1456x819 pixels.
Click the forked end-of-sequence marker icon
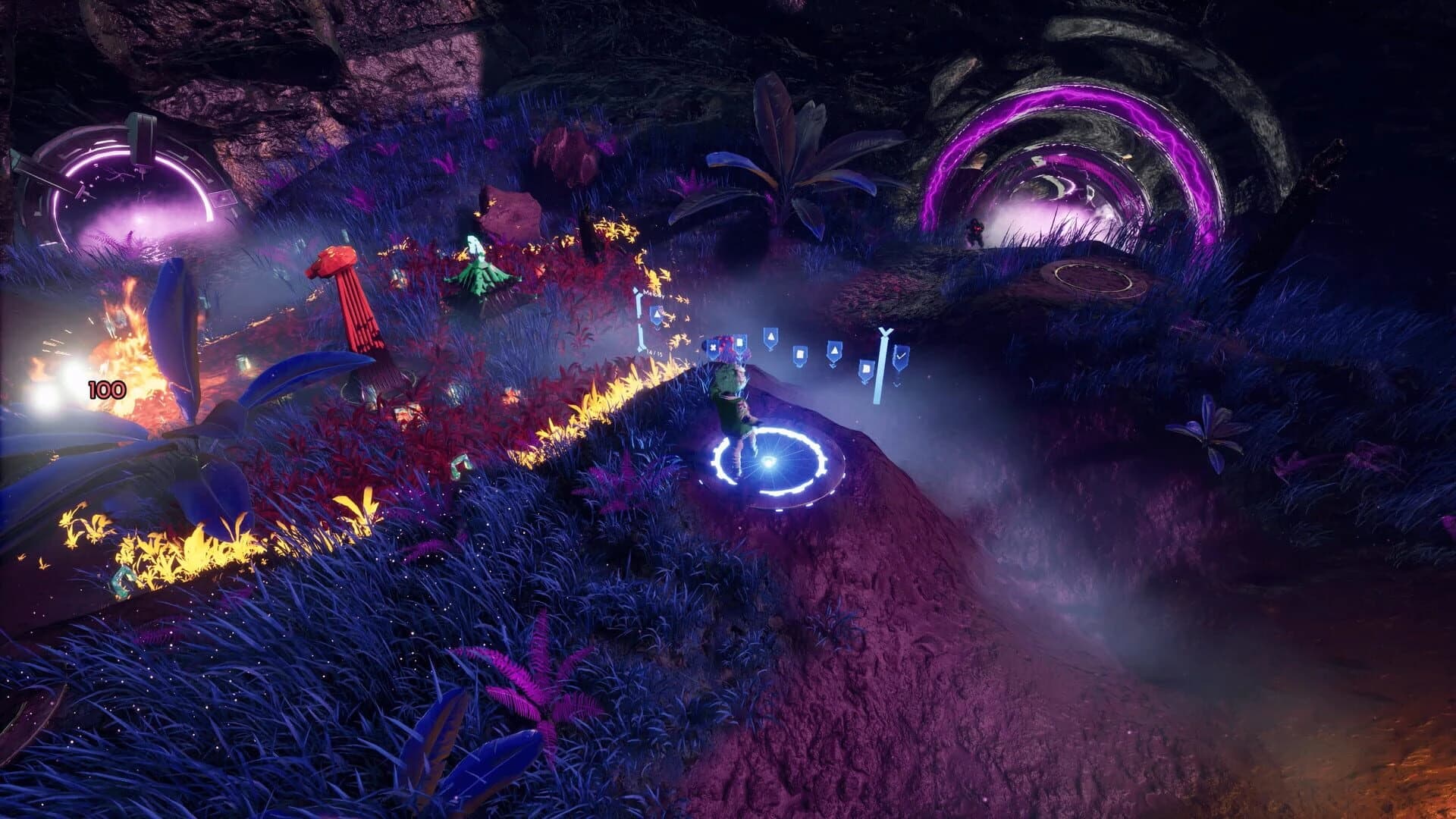coord(886,331)
